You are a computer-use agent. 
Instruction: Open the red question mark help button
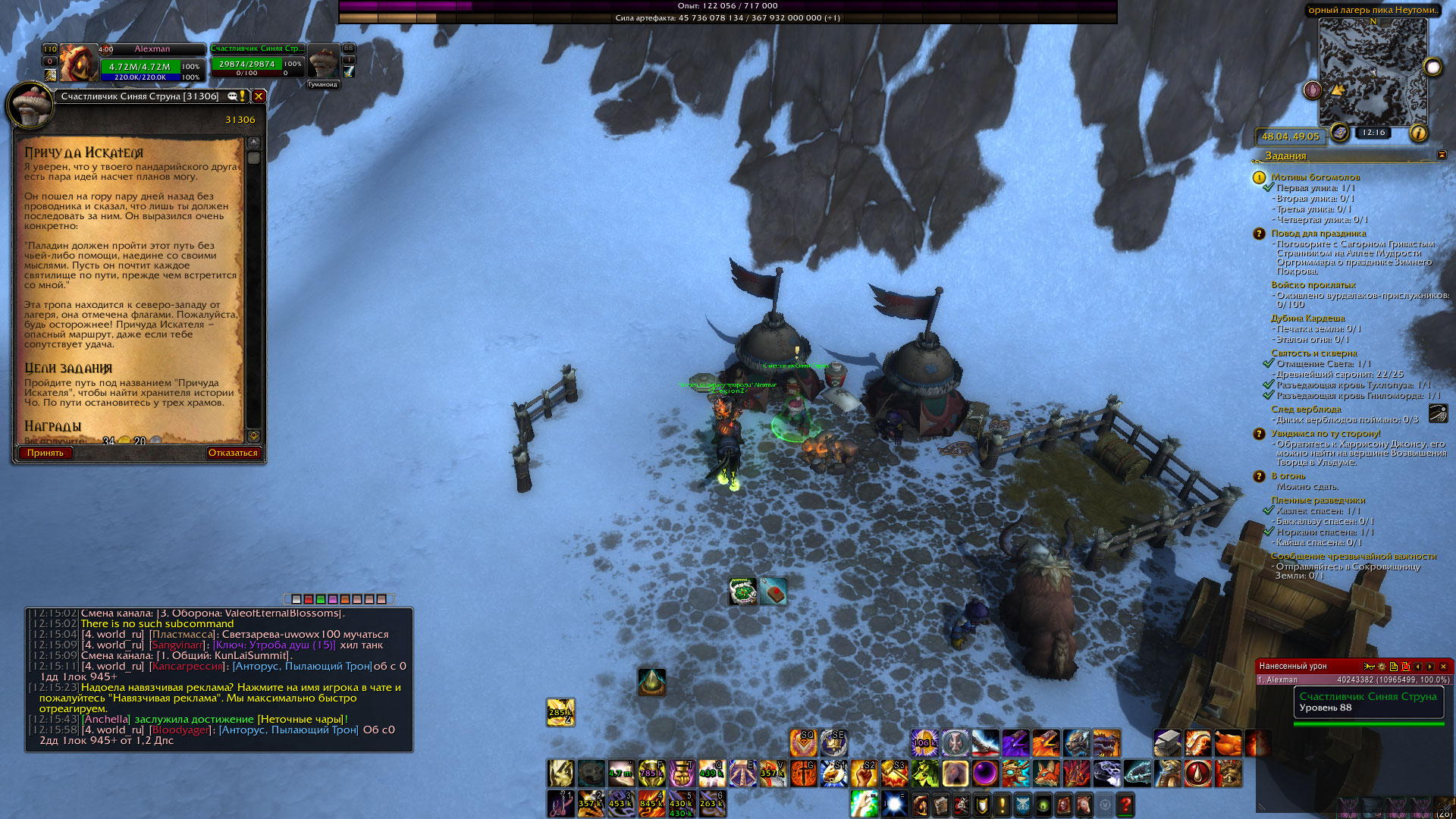click(1126, 804)
